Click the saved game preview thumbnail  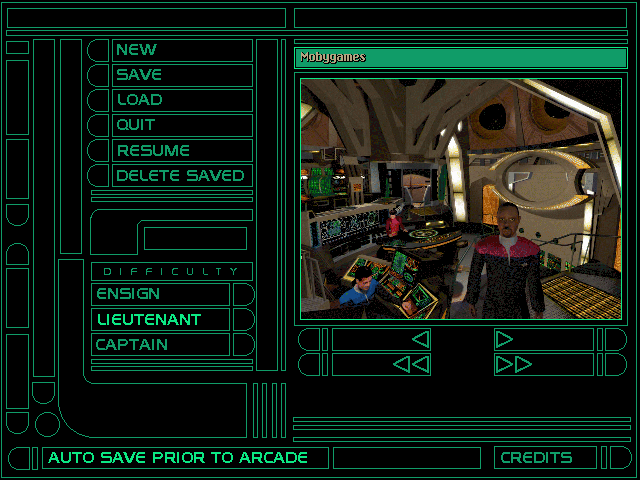pyautogui.click(x=460, y=199)
